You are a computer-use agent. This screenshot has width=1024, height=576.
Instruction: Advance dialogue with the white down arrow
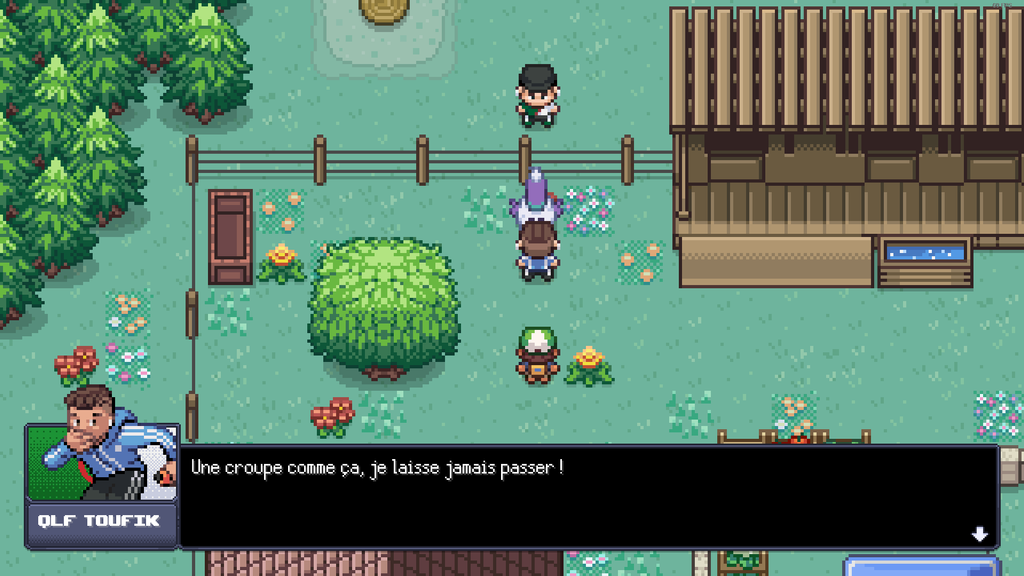[979, 534]
